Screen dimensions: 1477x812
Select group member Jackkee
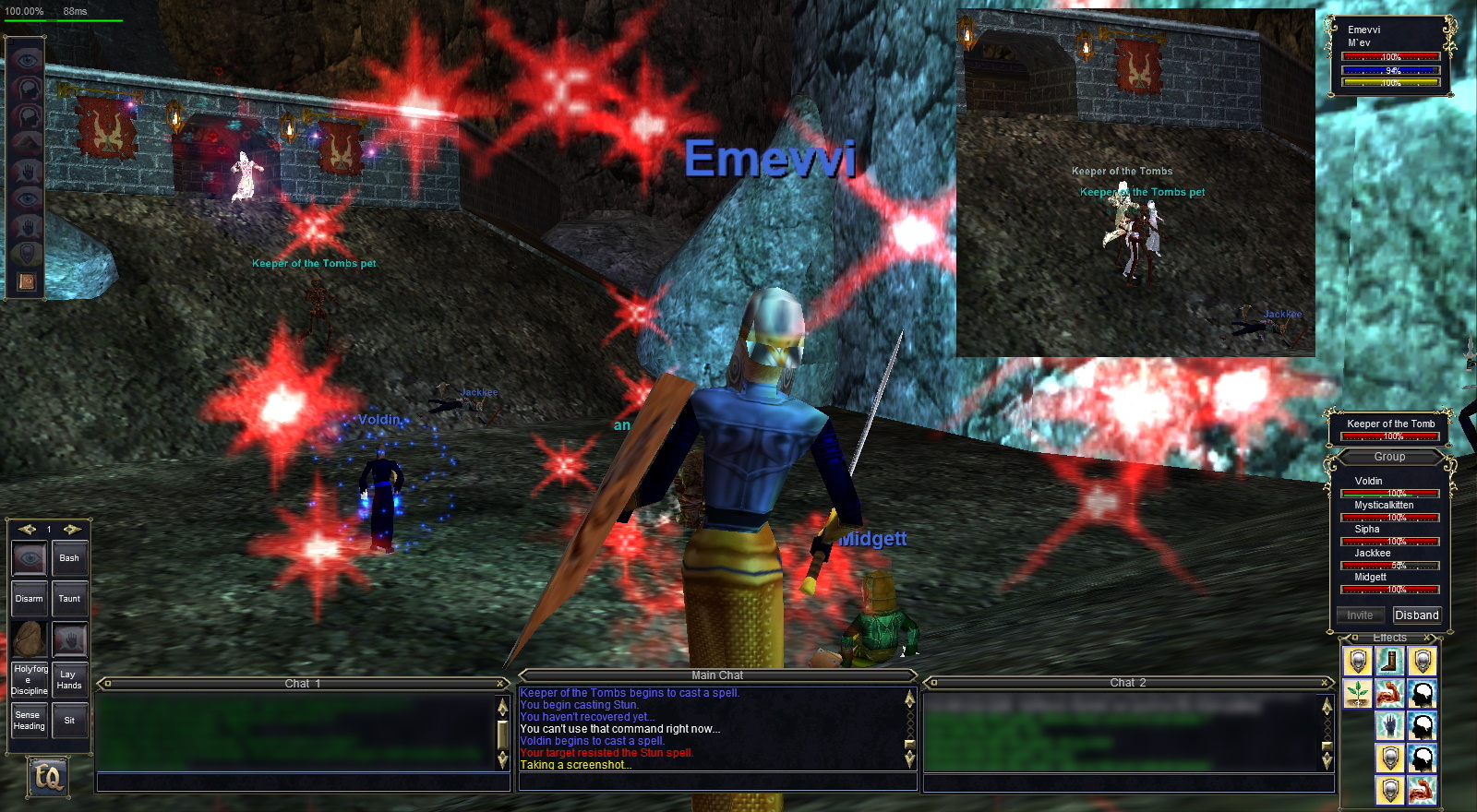click(1373, 554)
